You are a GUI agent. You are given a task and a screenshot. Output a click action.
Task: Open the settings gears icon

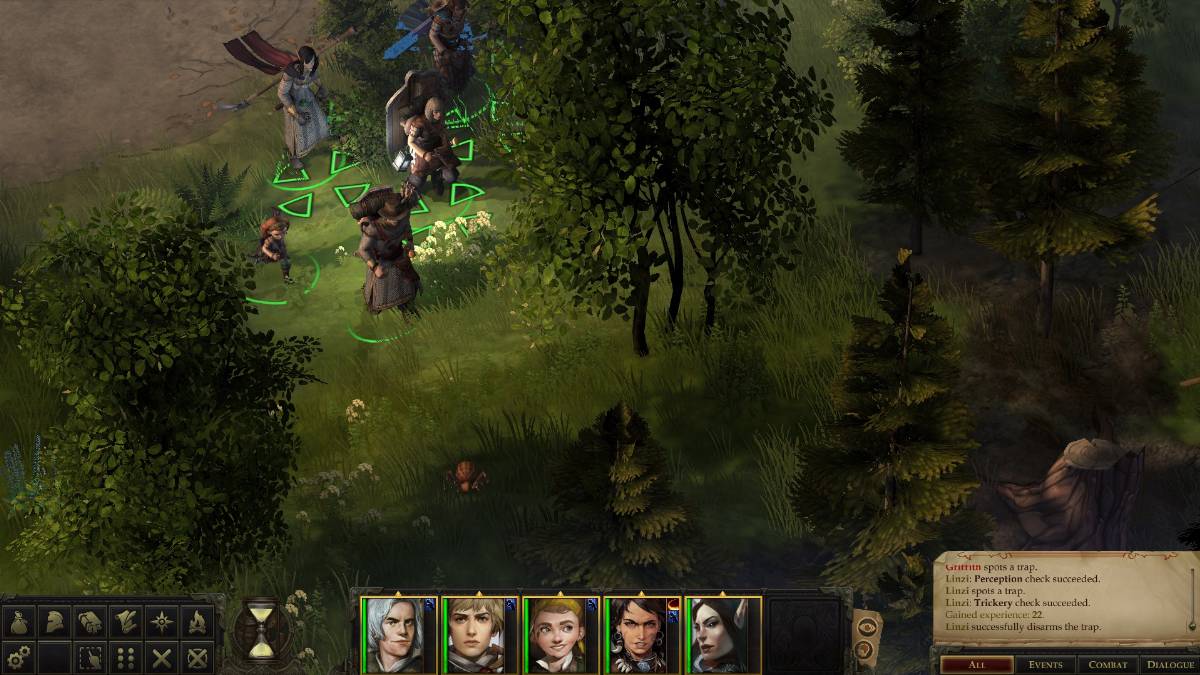20,657
